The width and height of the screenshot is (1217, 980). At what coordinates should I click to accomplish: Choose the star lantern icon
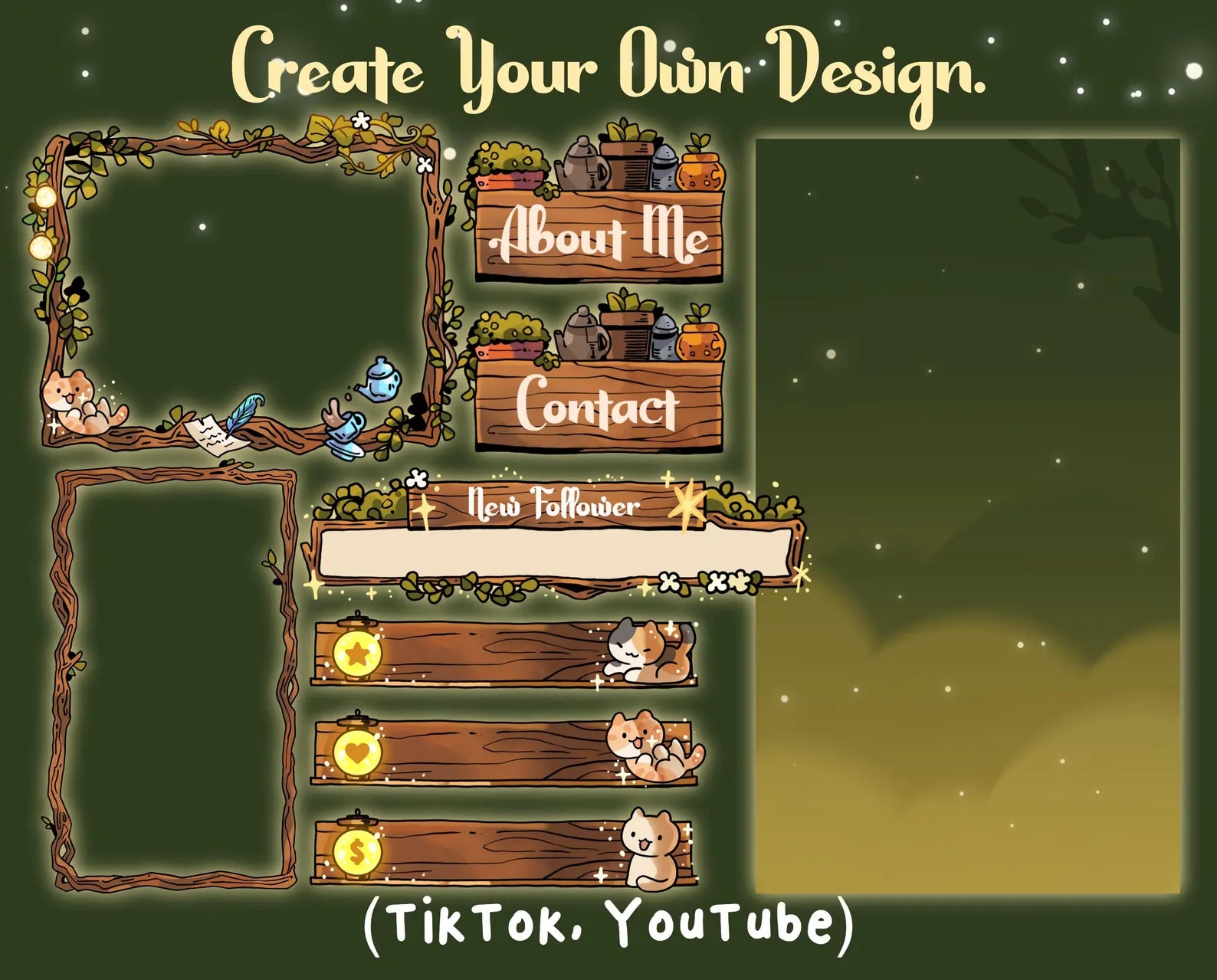pyautogui.click(x=358, y=654)
